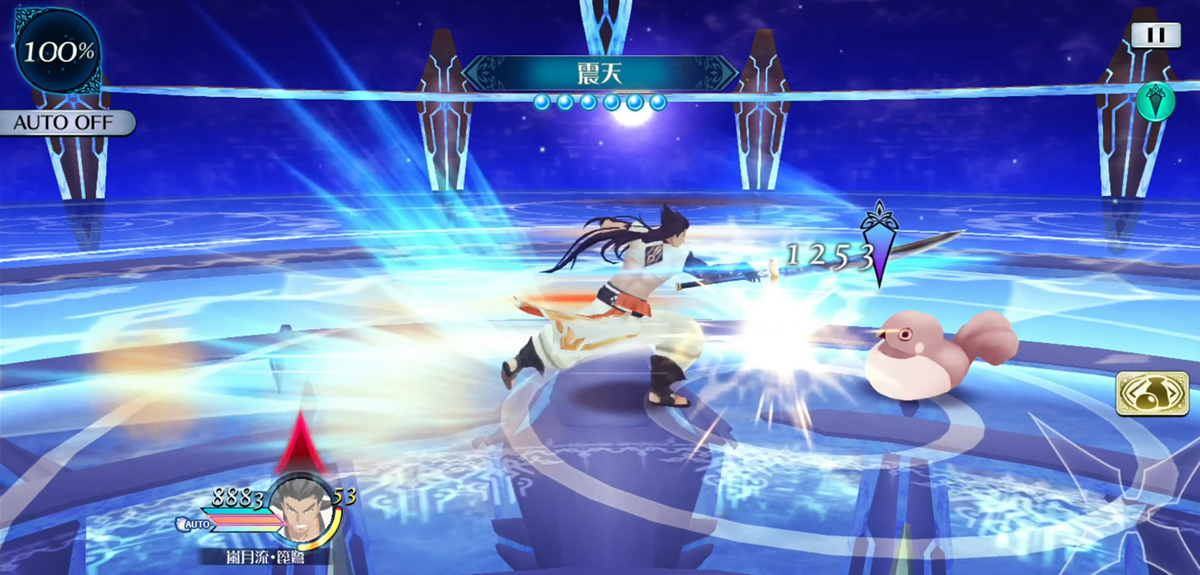
Task: Tap the gold bag item button
Action: [1144, 394]
